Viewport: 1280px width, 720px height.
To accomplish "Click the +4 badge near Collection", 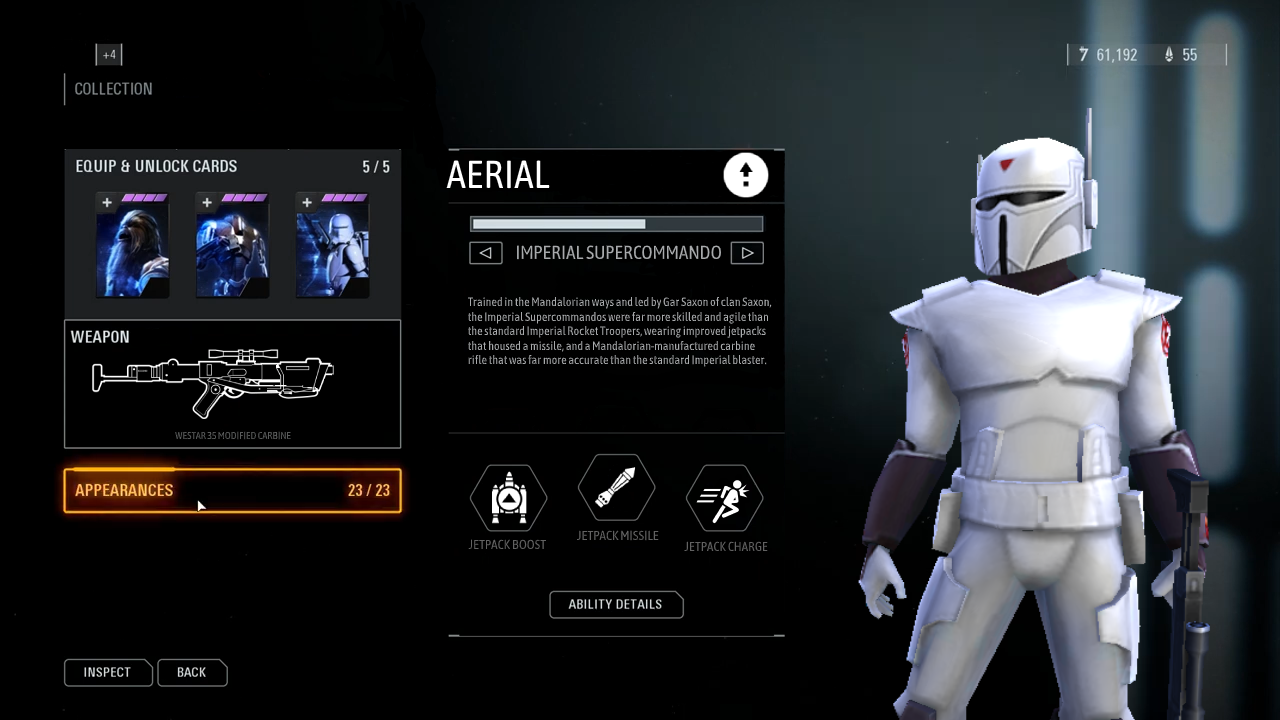I will click(109, 54).
